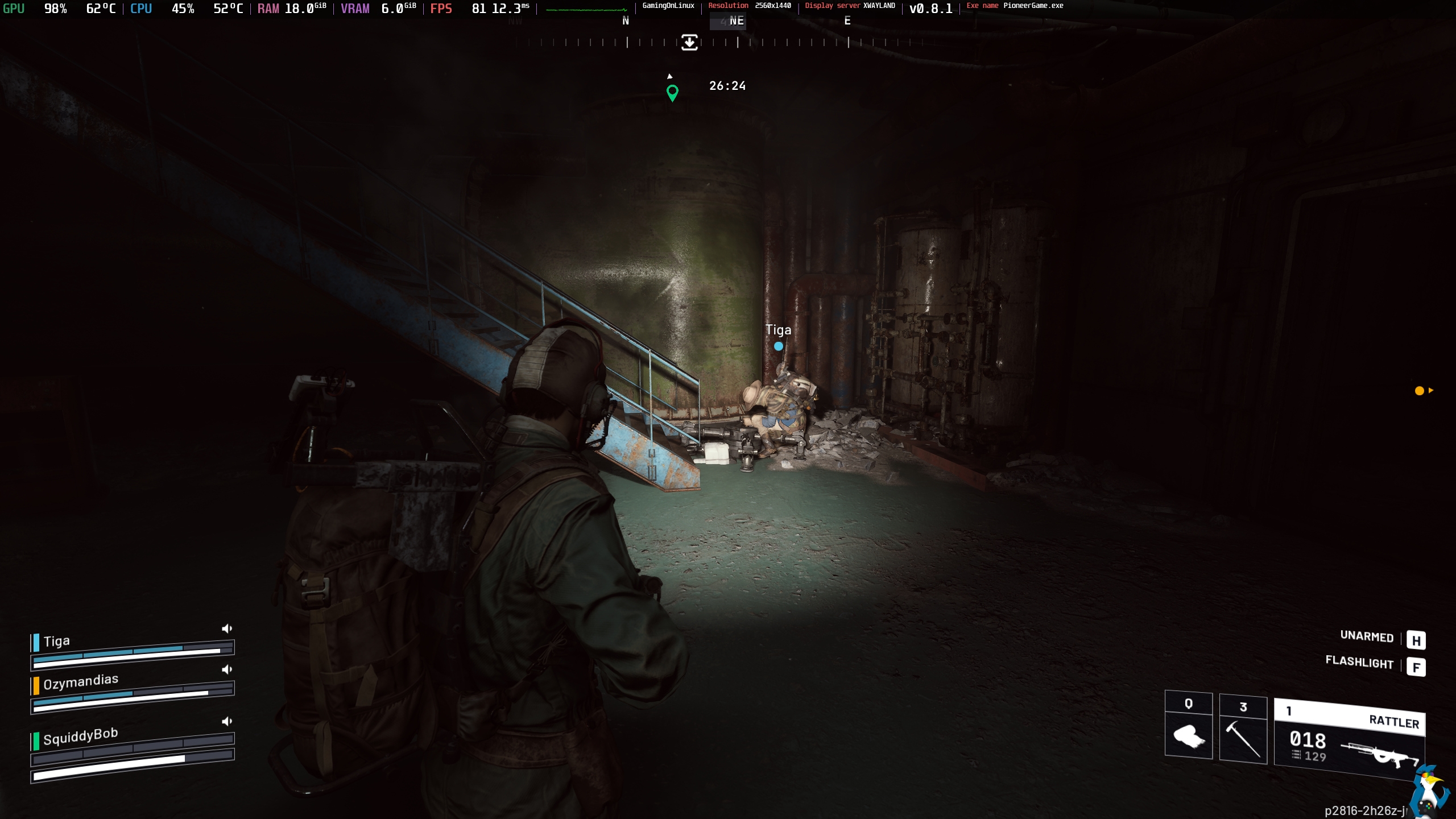
Task: Click the extraction marker on compass
Action: [x=689, y=42]
